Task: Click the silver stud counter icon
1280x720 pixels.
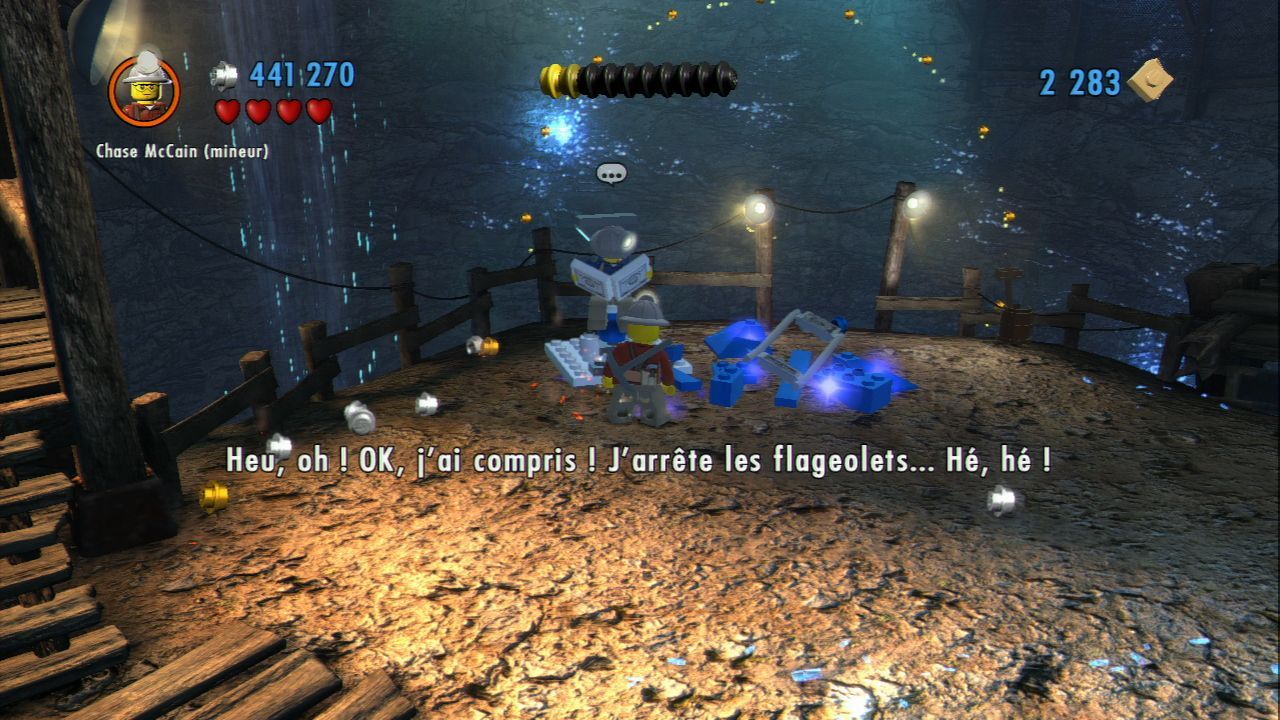Action: [224, 75]
